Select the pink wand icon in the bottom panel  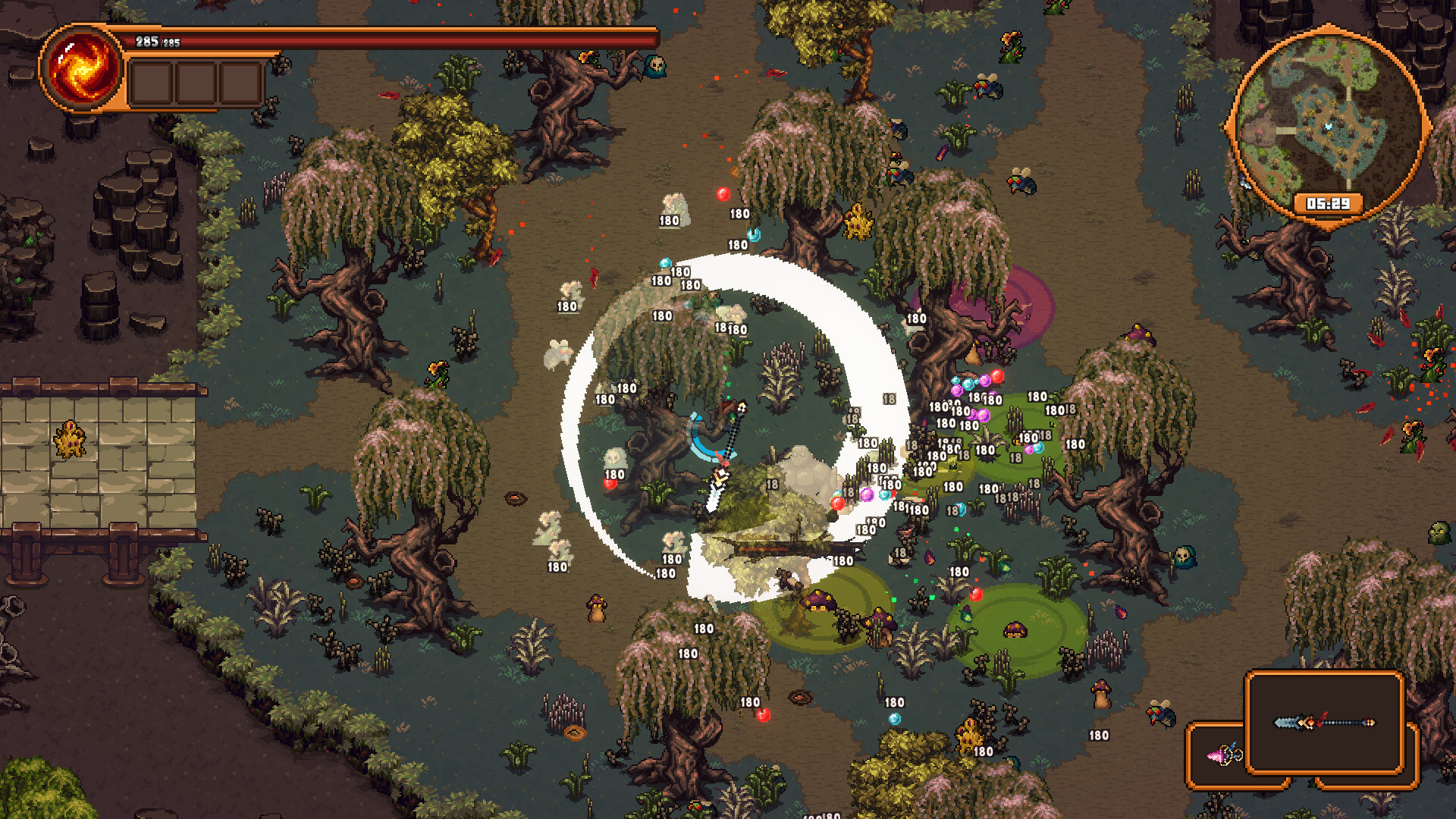pyautogui.click(x=1224, y=755)
